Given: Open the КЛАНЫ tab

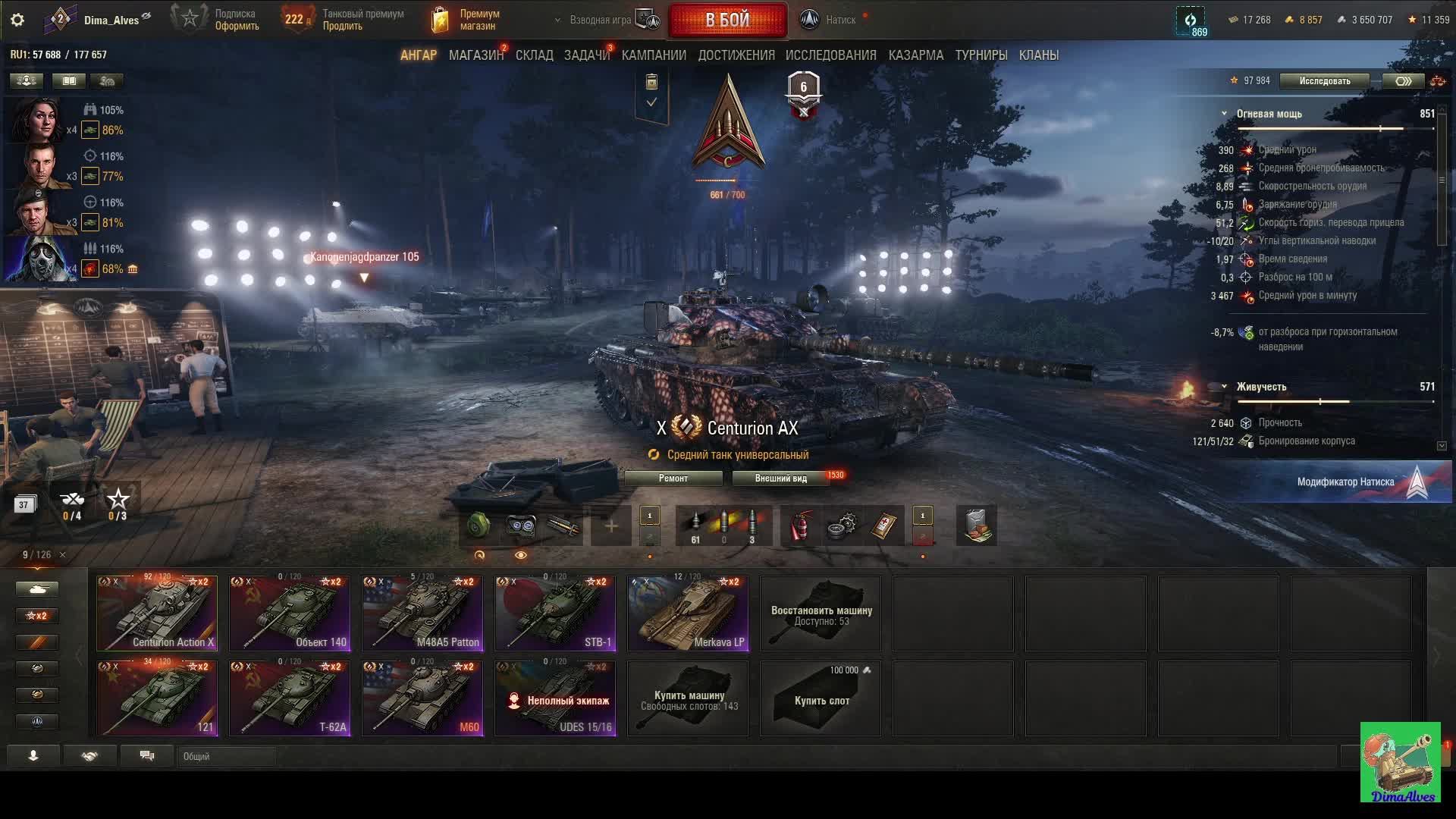Looking at the screenshot, I should tap(1038, 55).
